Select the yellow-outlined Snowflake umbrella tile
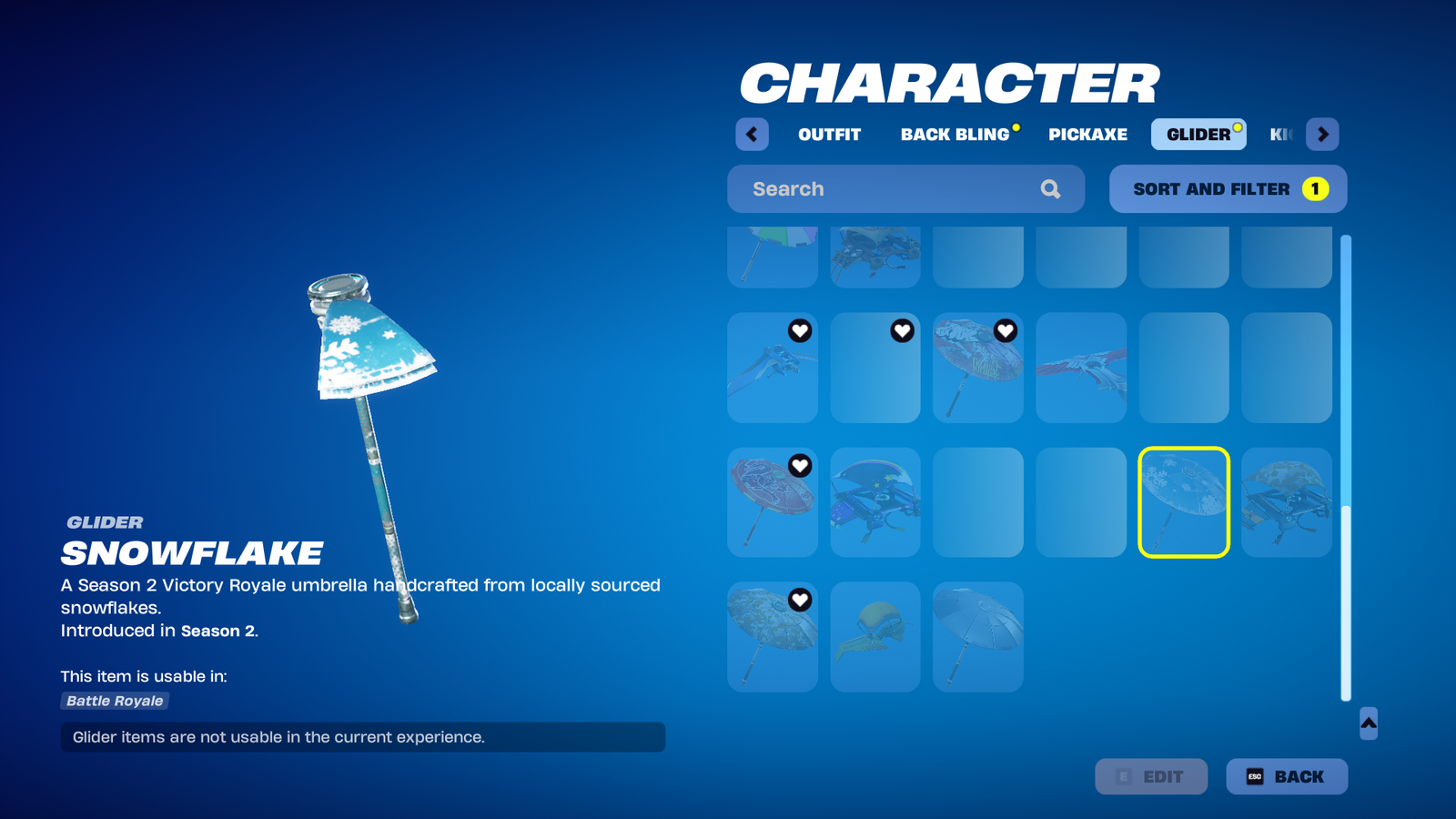This screenshot has width=1456, height=819. click(1184, 502)
